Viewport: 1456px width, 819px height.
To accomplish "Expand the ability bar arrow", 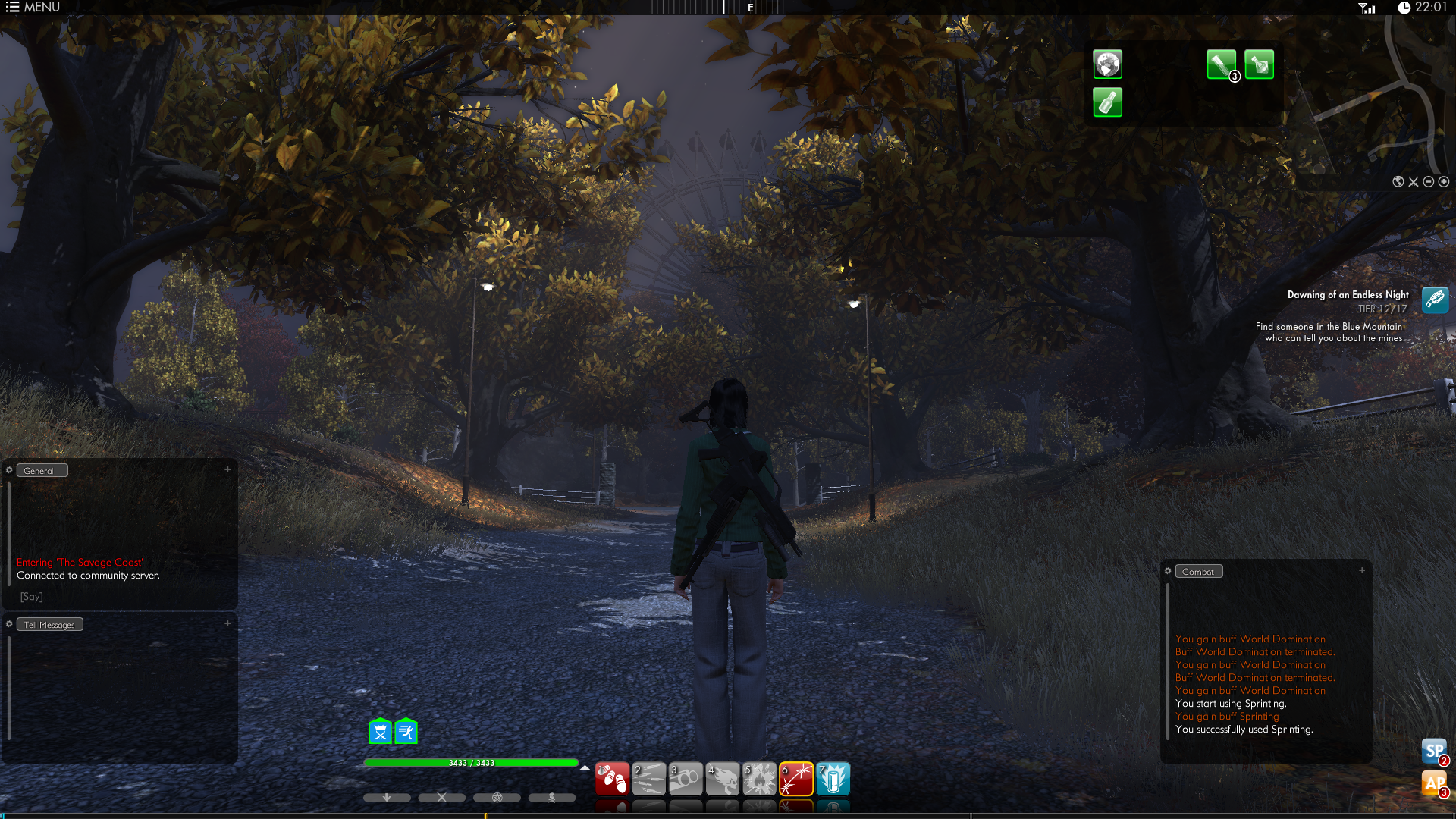I will click(585, 768).
